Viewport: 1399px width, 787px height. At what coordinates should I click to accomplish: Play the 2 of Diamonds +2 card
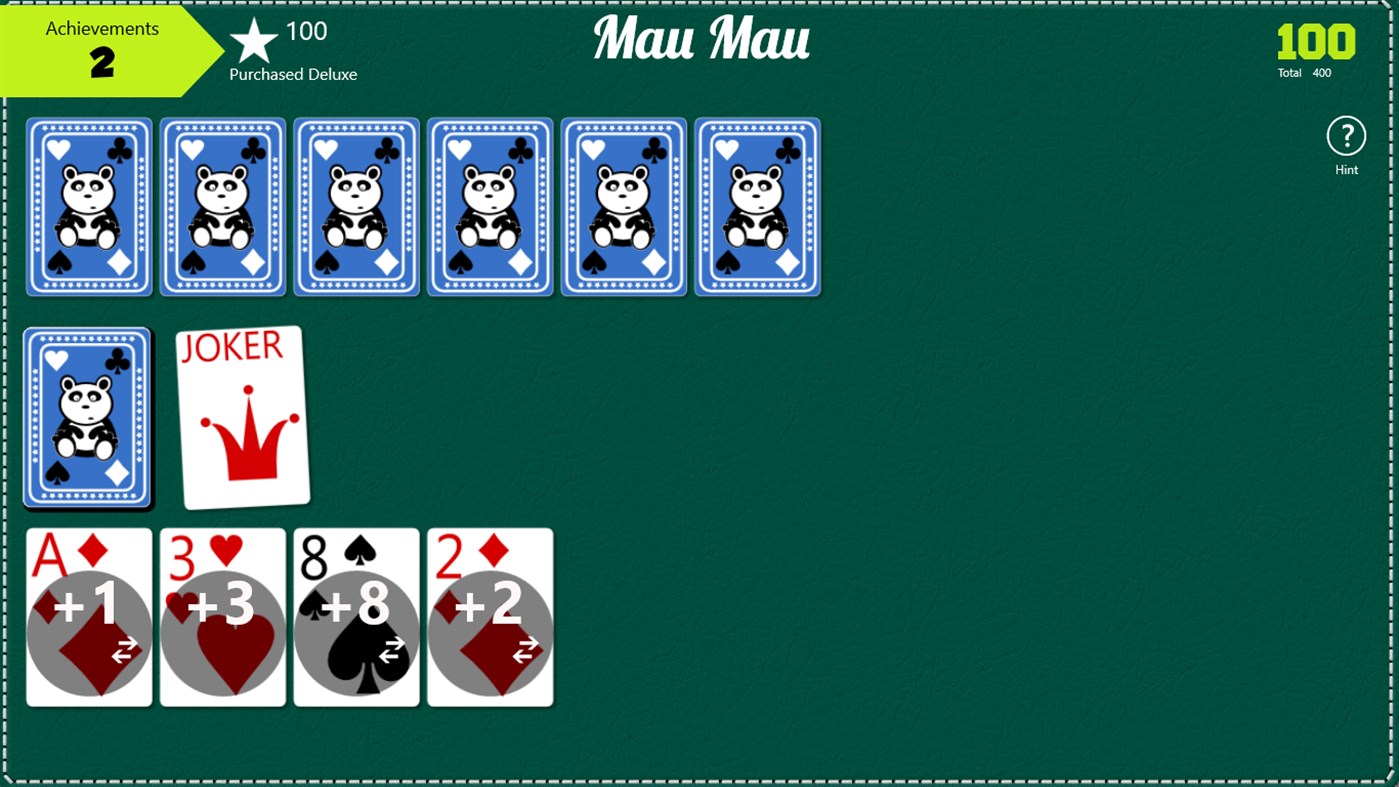coord(490,615)
